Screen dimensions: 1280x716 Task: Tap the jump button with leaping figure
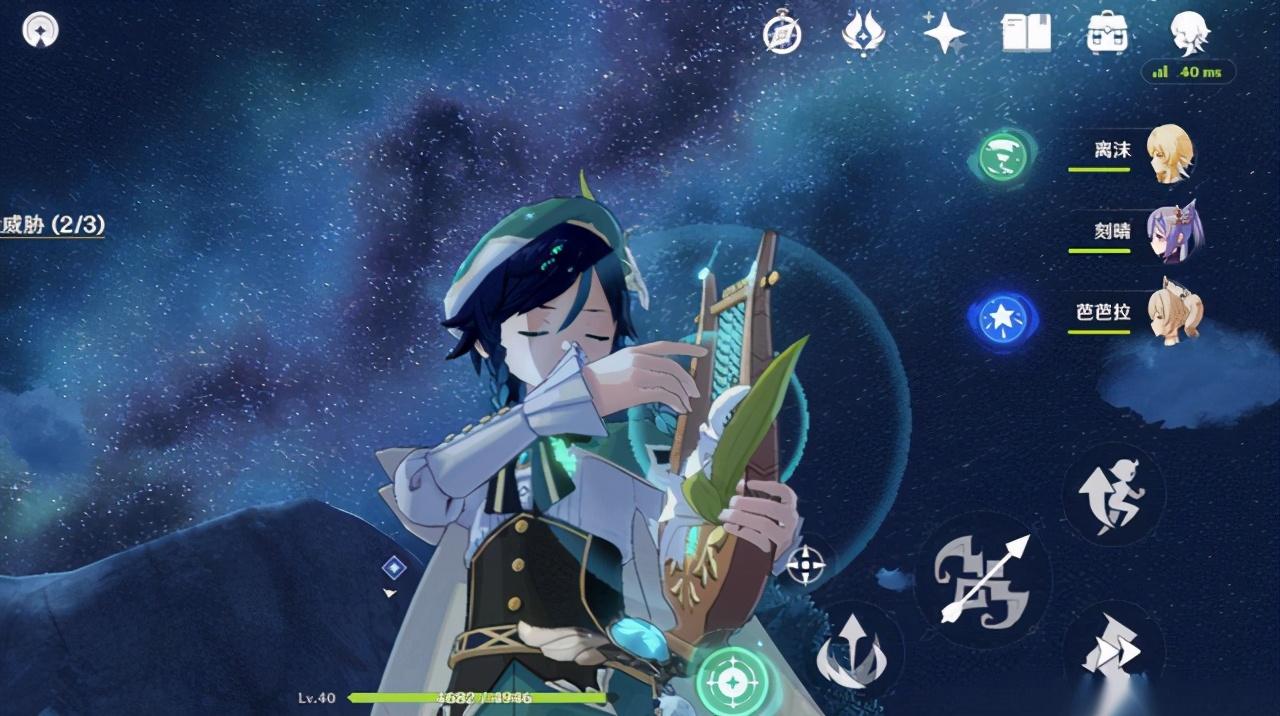tap(1111, 495)
